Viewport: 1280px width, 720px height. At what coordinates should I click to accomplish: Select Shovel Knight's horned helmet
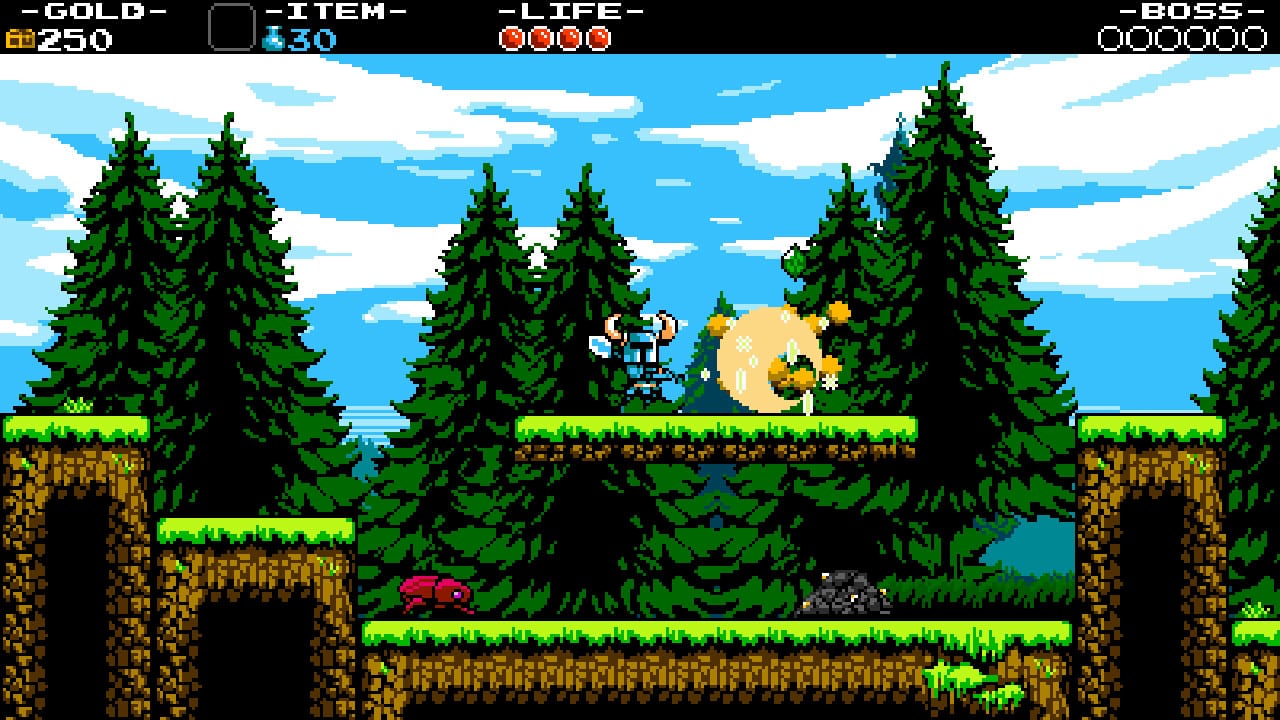(x=641, y=327)
